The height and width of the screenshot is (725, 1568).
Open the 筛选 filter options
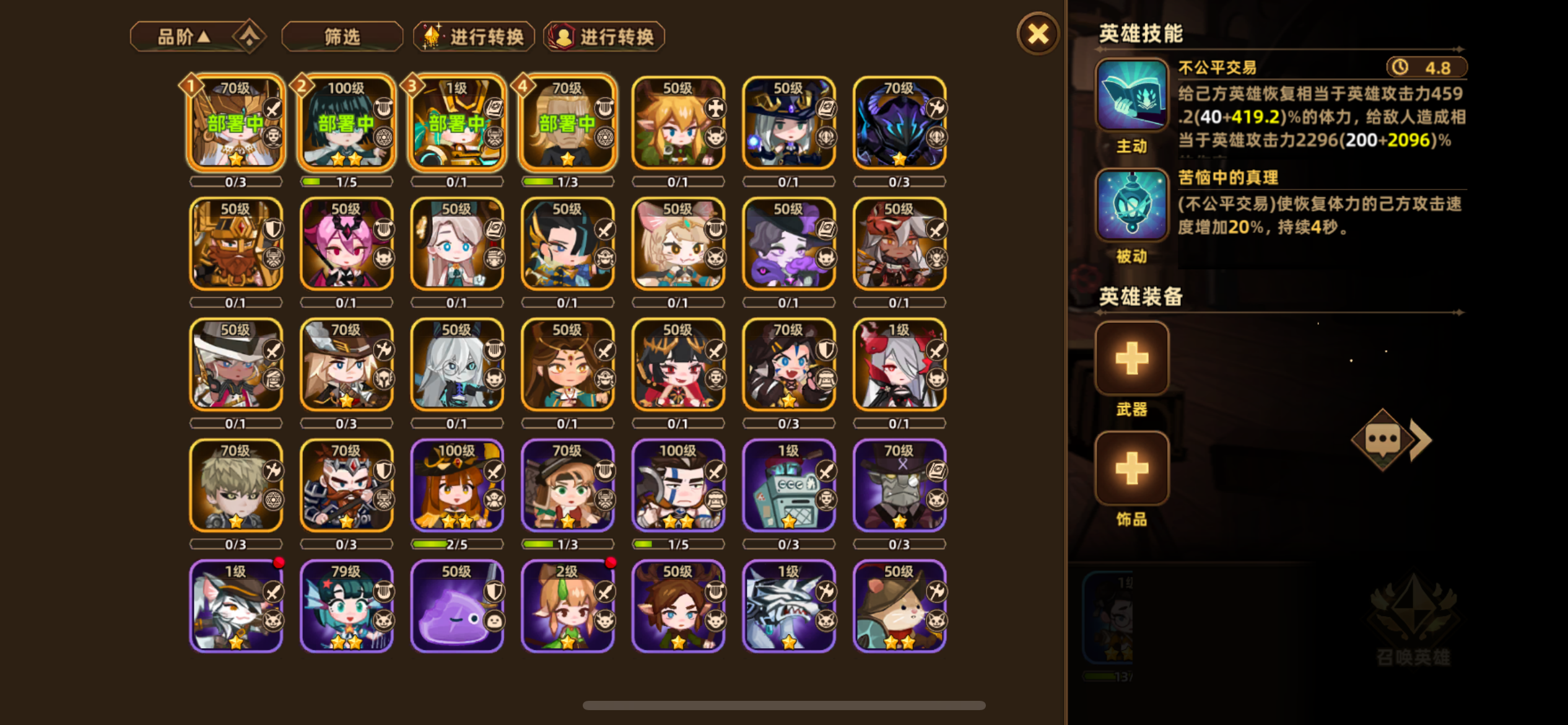pos(341,36)
